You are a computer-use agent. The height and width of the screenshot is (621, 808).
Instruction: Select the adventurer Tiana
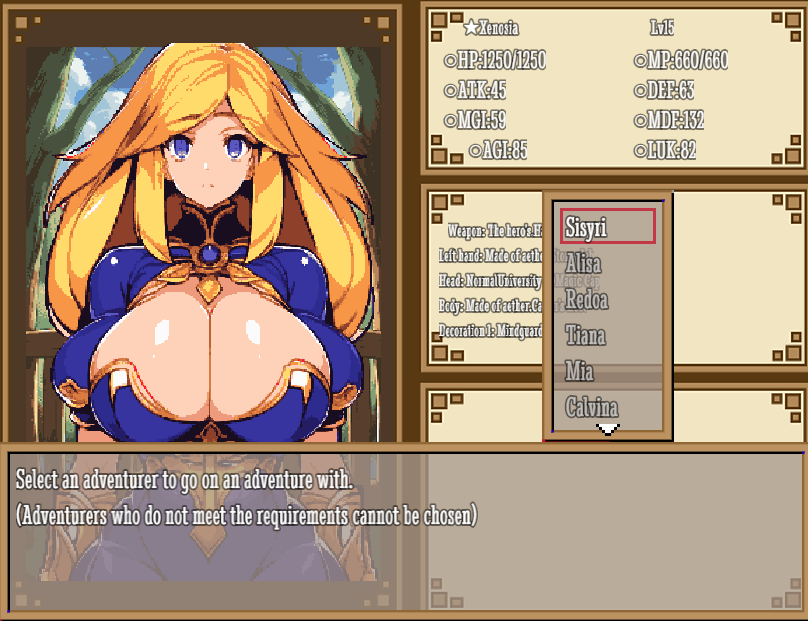tap(608, 335)
